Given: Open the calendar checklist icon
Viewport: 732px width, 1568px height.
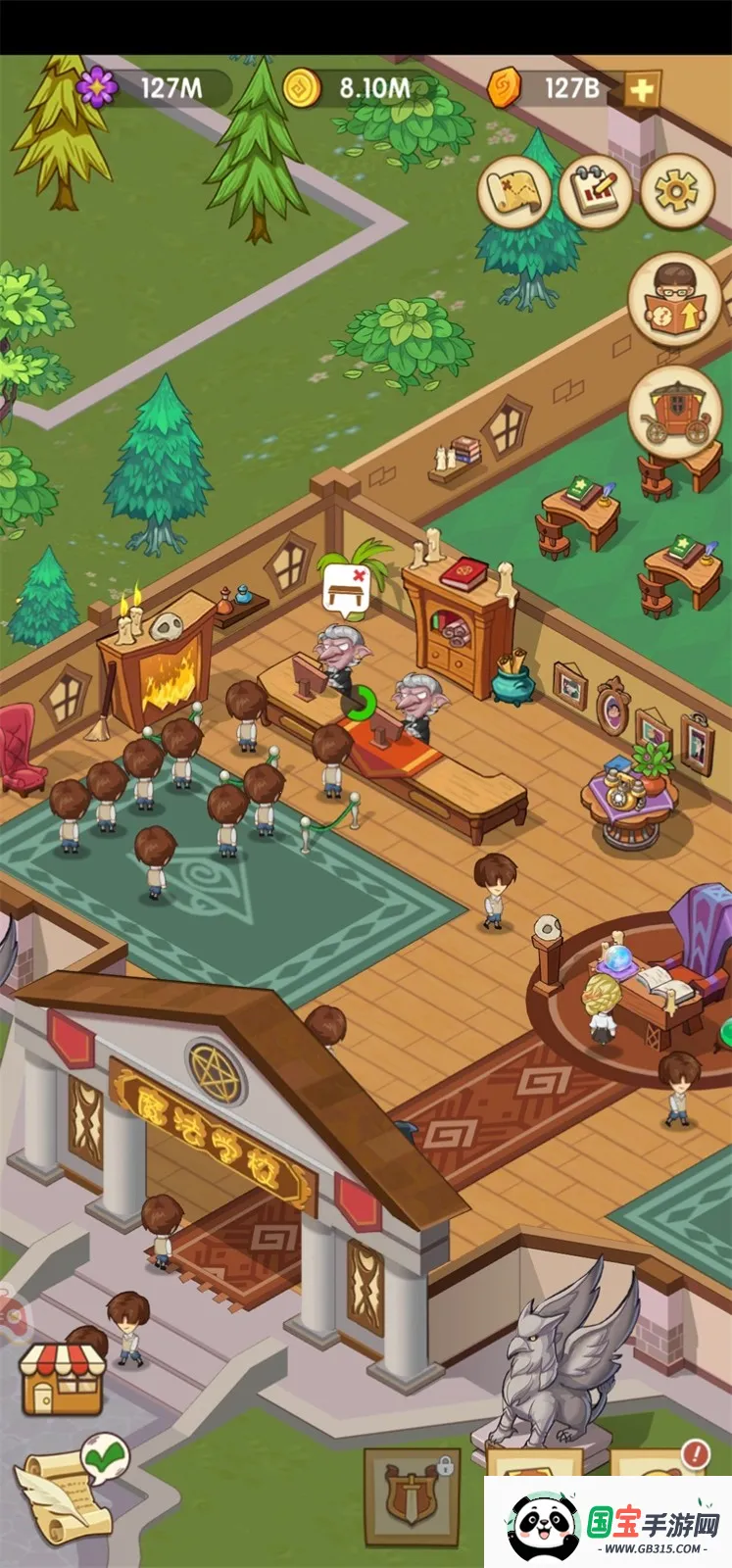Looking at the screenshot, I should point(595,190).
